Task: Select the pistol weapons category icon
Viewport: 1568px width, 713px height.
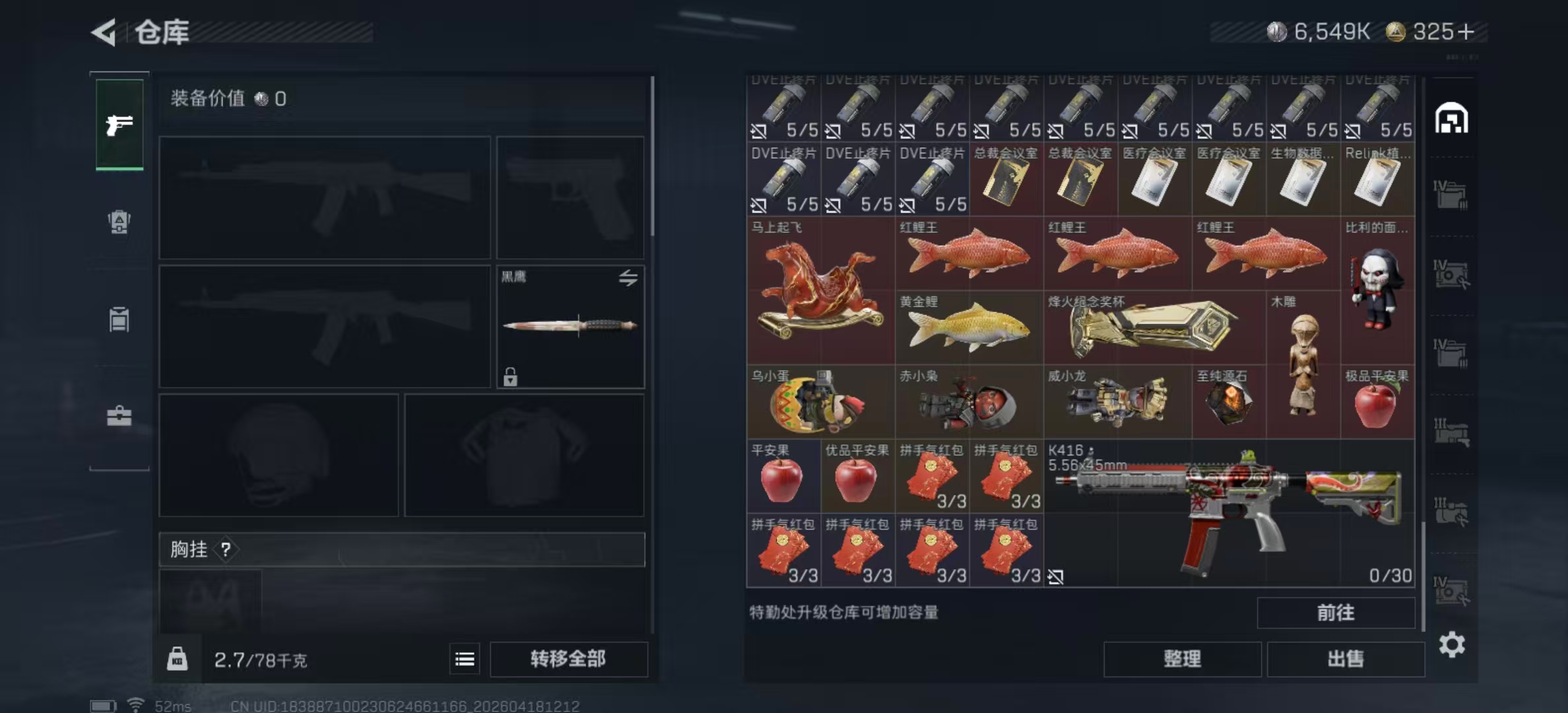Action: [118, 123]
